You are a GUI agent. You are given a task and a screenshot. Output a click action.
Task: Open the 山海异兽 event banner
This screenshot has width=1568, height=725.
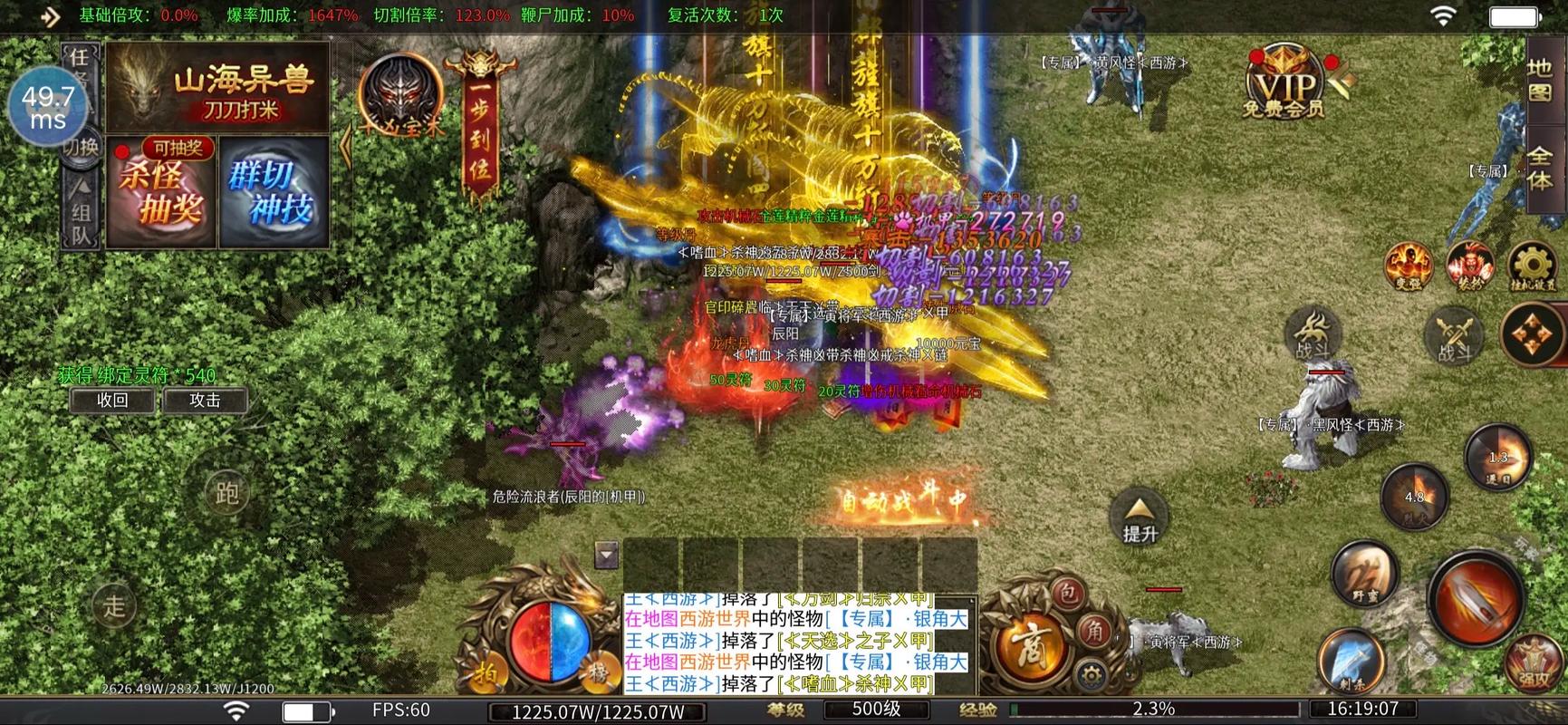[217, 88]
